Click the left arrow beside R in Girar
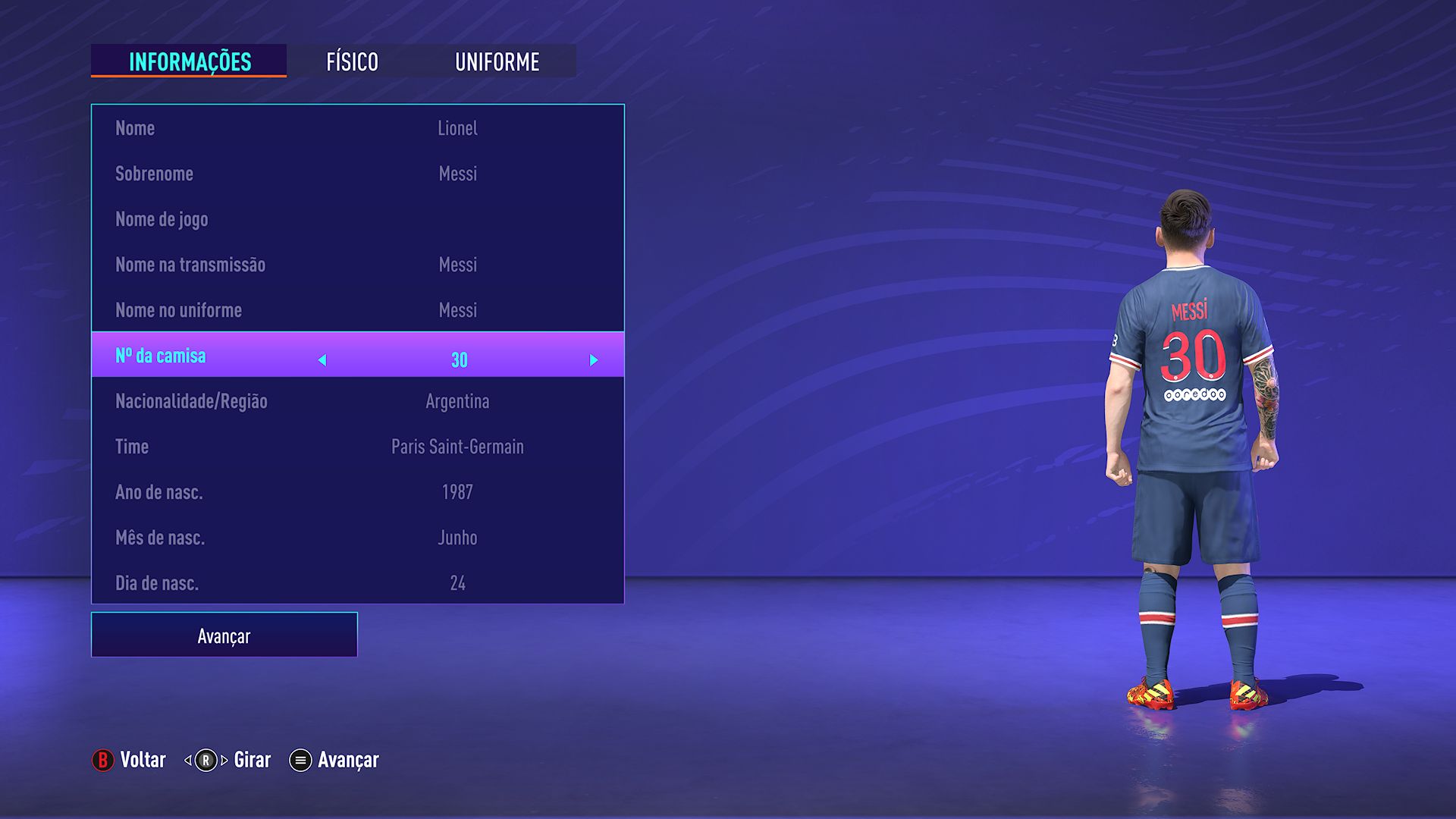This screenshot has height=819, width=1456. 187,759
